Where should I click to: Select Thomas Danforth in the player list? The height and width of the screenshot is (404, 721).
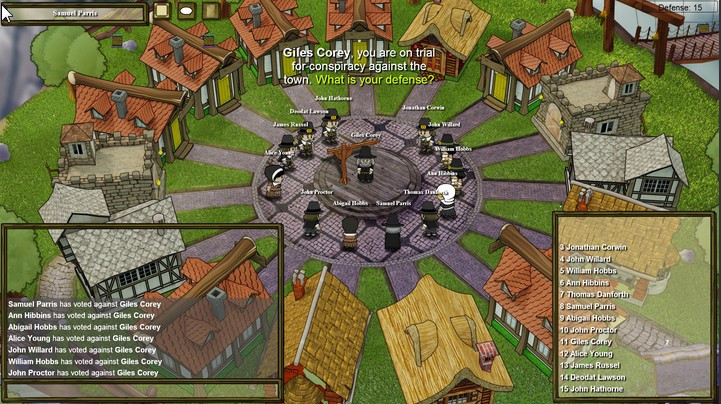pyautogui.click(x=598, y=294)
